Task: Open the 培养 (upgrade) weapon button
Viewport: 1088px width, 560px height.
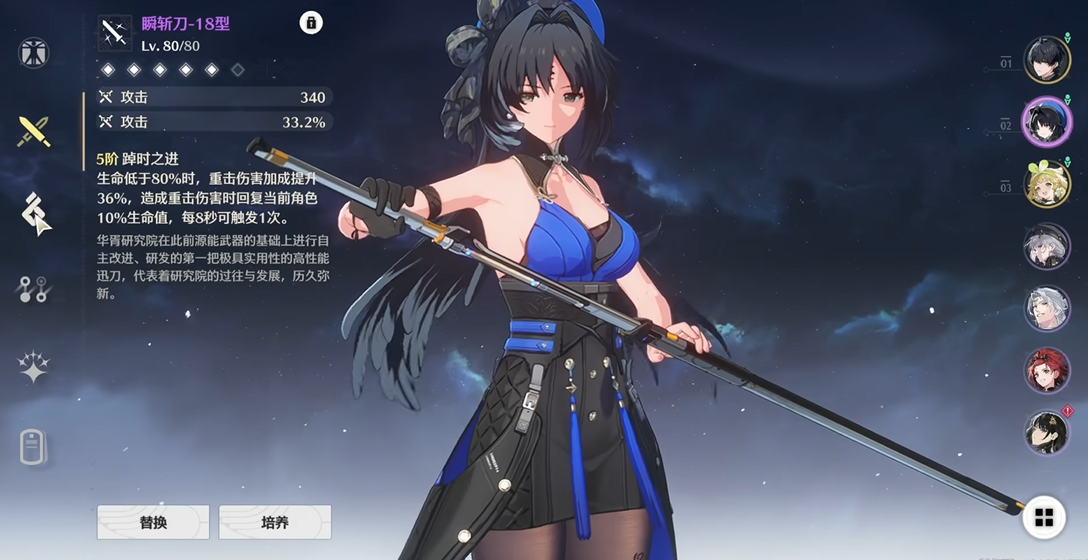Action: pos(274,522)
